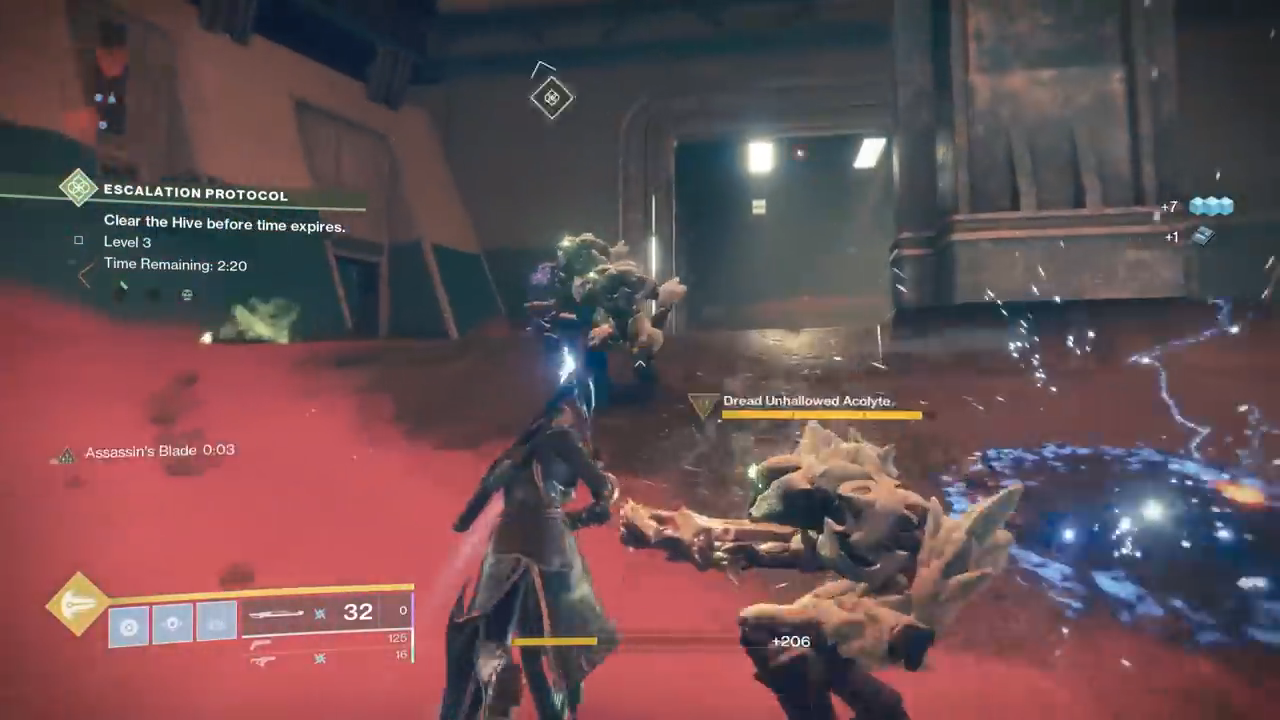The height and width of the screenshot is (720, 1280).
Task: Click the Assassin's Blade buff indicator
Action: pyautogui.click(x=145, y=452)
